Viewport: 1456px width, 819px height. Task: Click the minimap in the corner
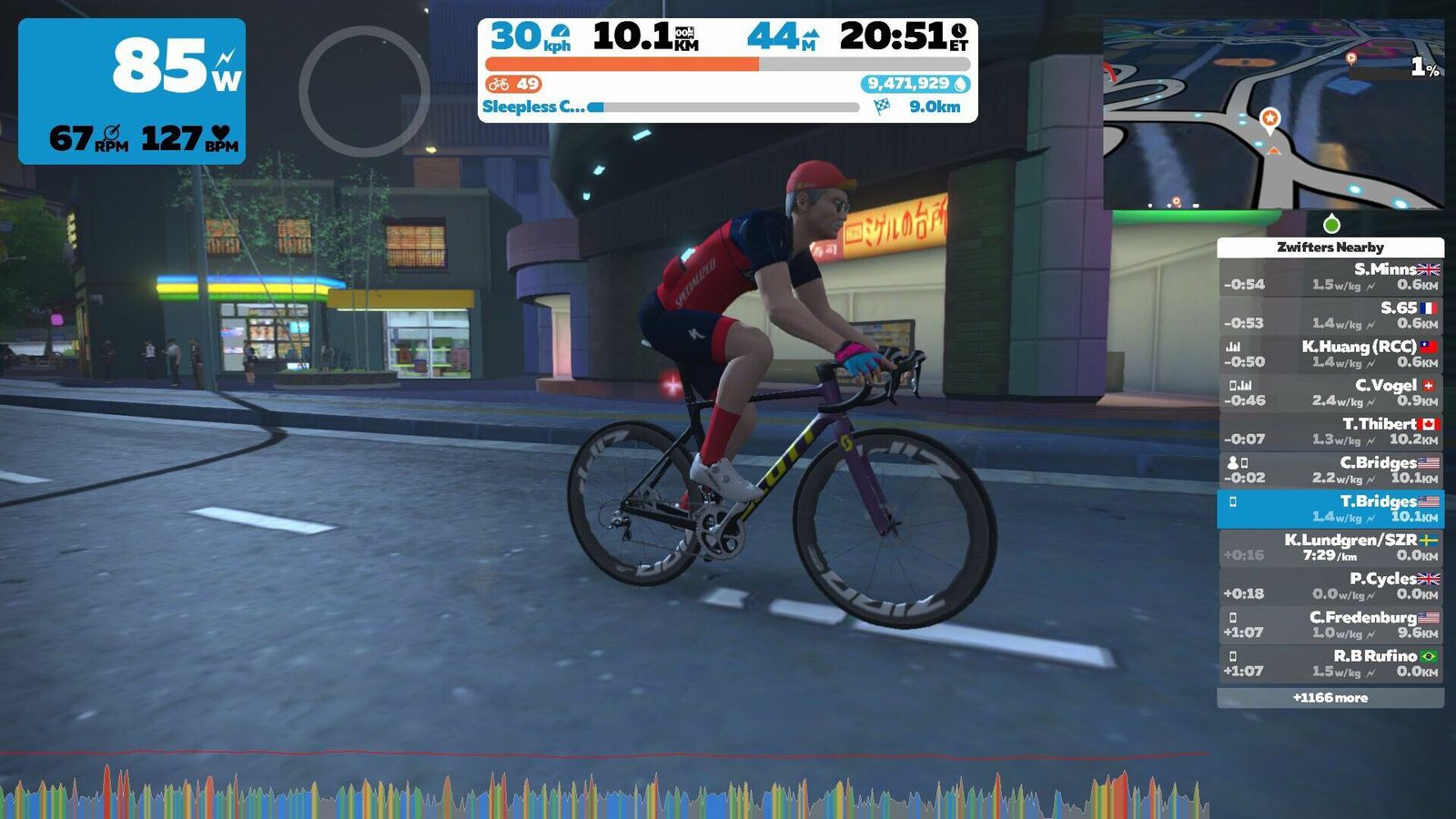click(1273, 116)
